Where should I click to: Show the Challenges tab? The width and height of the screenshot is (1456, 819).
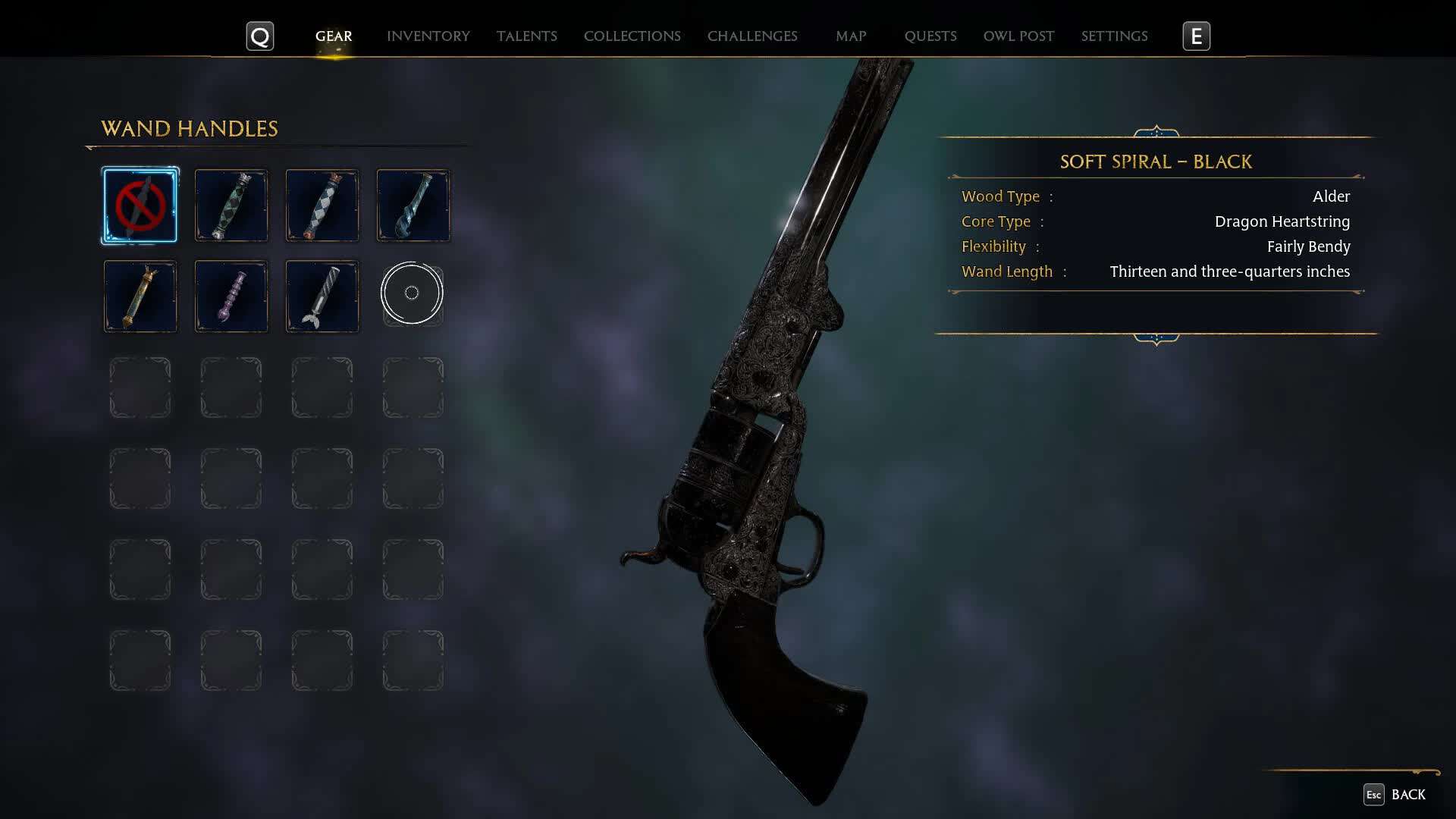tap(752, 36)
